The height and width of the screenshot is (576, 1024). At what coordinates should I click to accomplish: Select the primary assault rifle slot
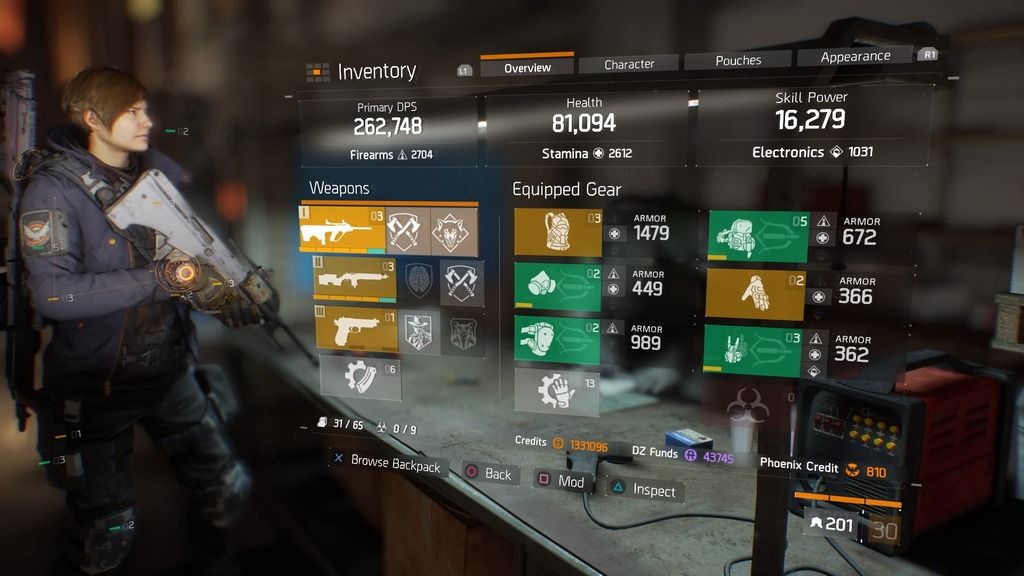341,229
